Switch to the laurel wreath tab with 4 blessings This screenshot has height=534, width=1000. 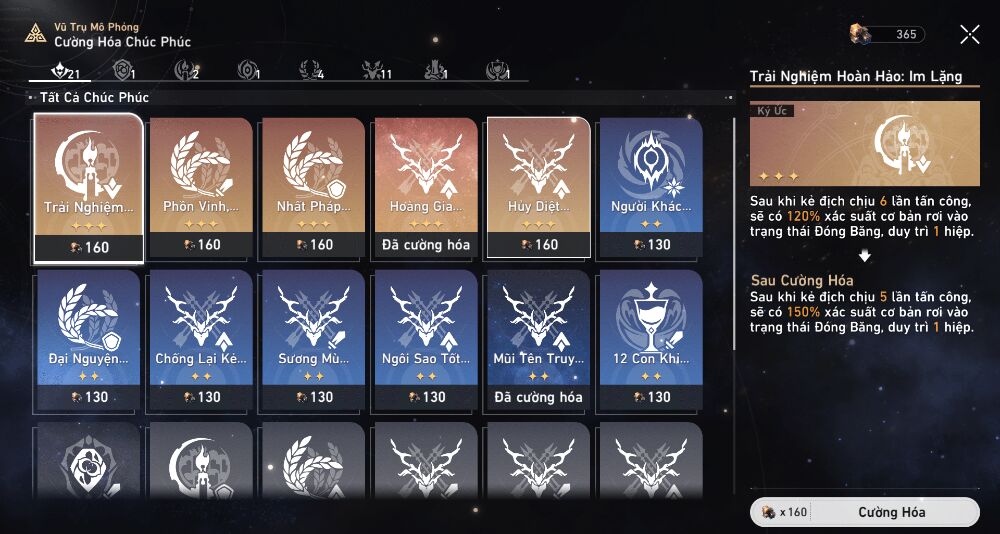[312, 71]
